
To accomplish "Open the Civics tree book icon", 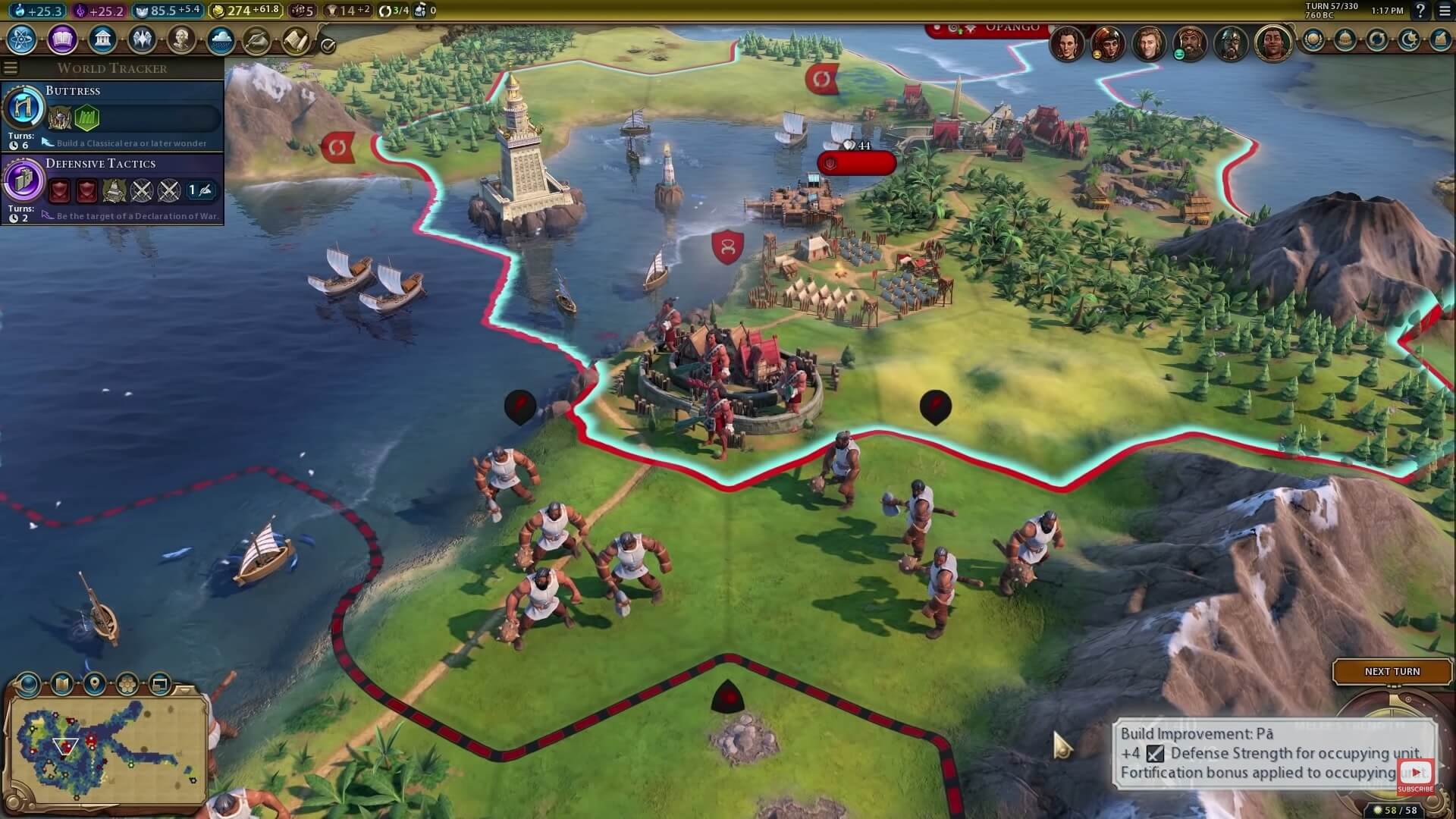I will click(x=62, y=39).
